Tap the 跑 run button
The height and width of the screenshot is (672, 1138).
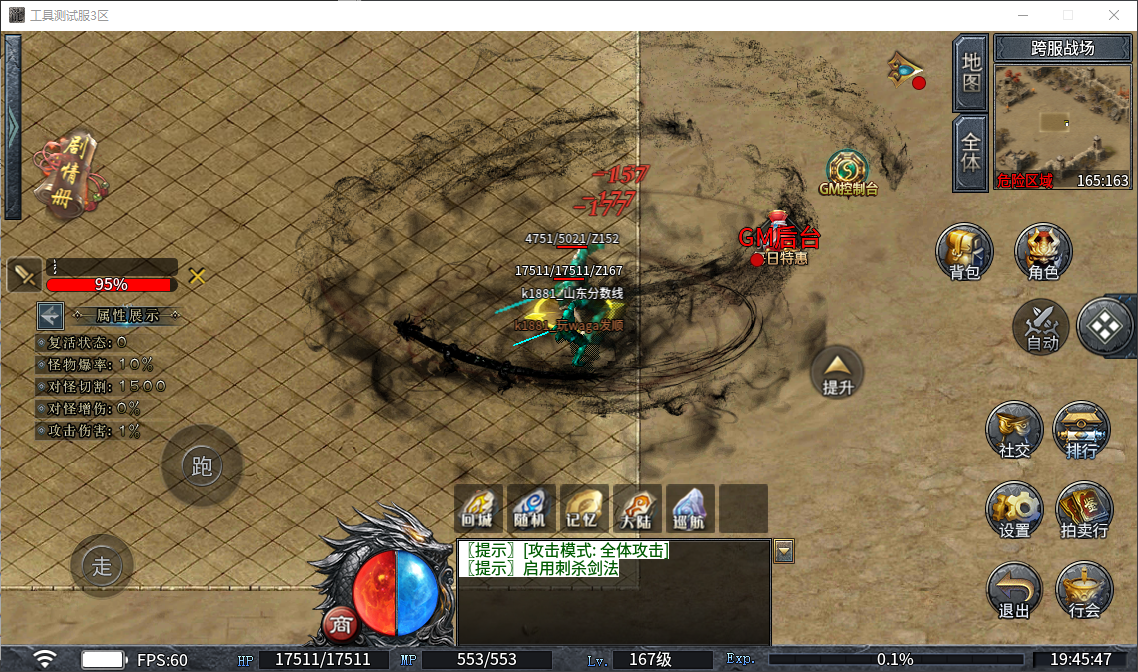pos(202,466)
